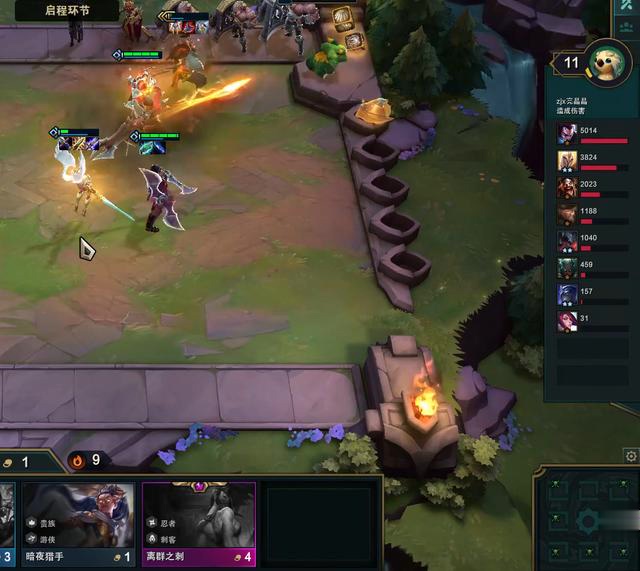Click the win streak flame counter
Viewport: 640px width, 571px height.
[86, 460]
